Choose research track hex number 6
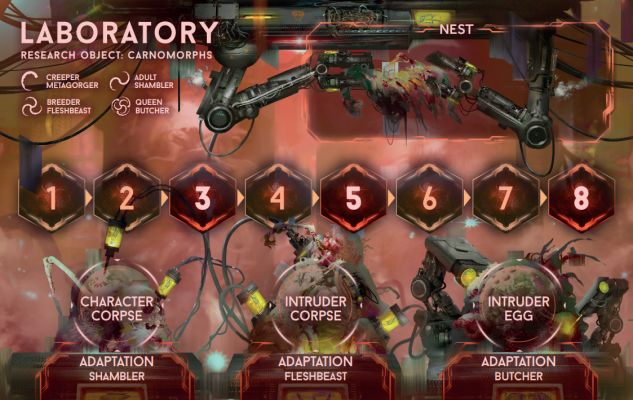This screenshot has height=400, width=633. coord(429,197)
